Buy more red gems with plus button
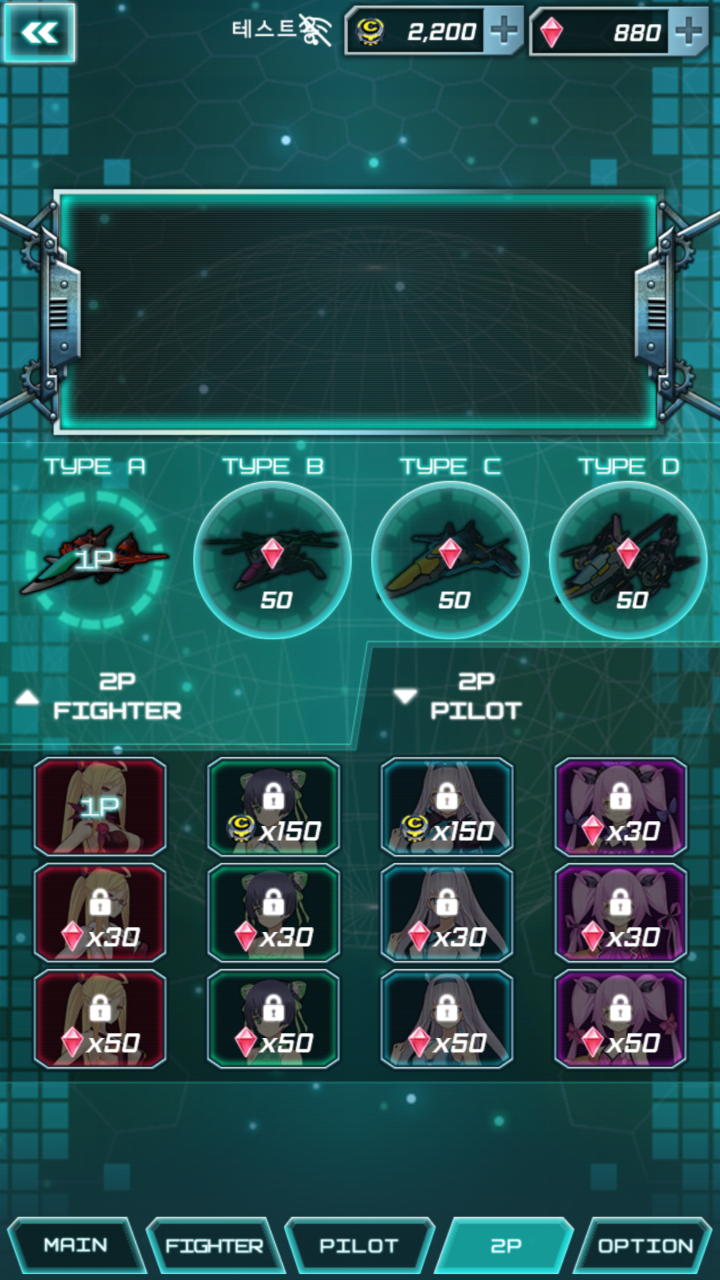The width and height of the screenshot is (720, 1280). (688, 32)
